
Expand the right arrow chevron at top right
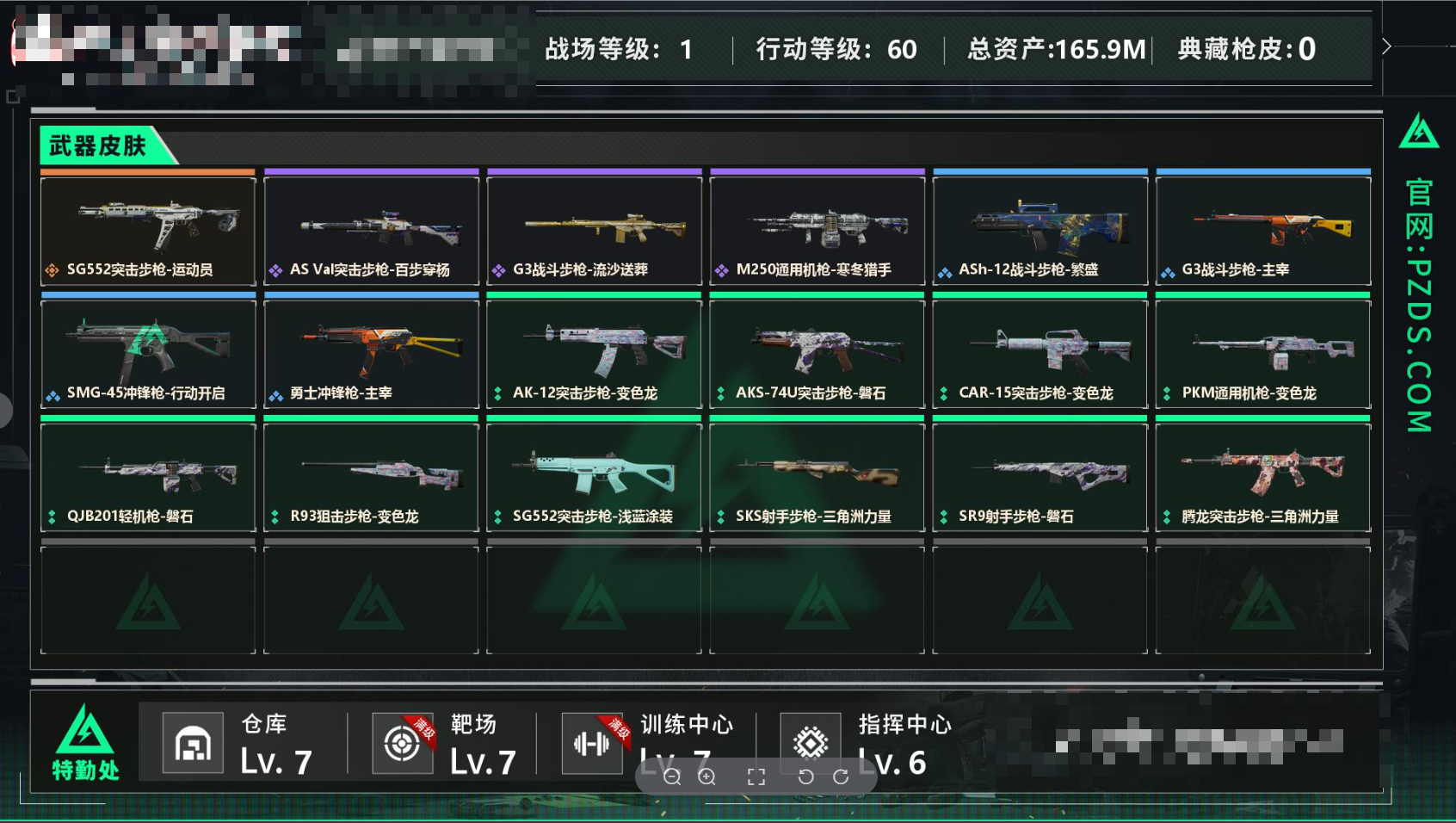pyautogui.click(x=1386, y=46)
